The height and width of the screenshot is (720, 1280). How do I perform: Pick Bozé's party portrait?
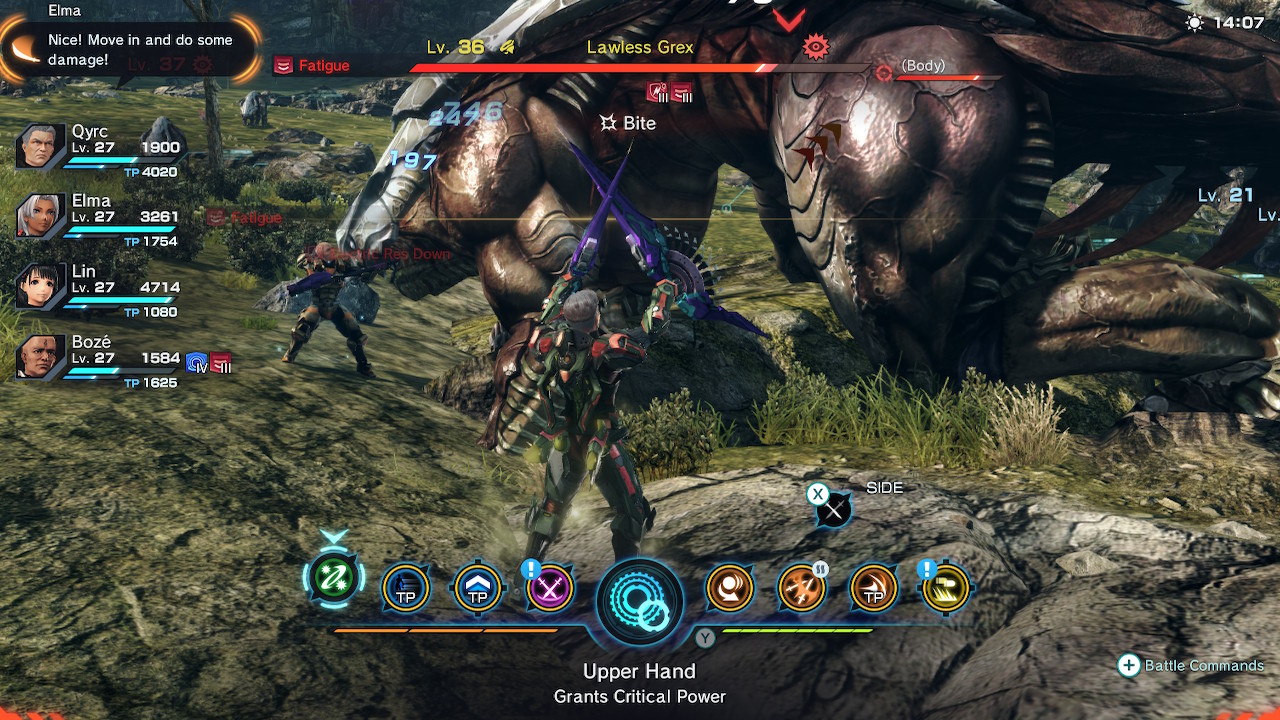point(41,358)
